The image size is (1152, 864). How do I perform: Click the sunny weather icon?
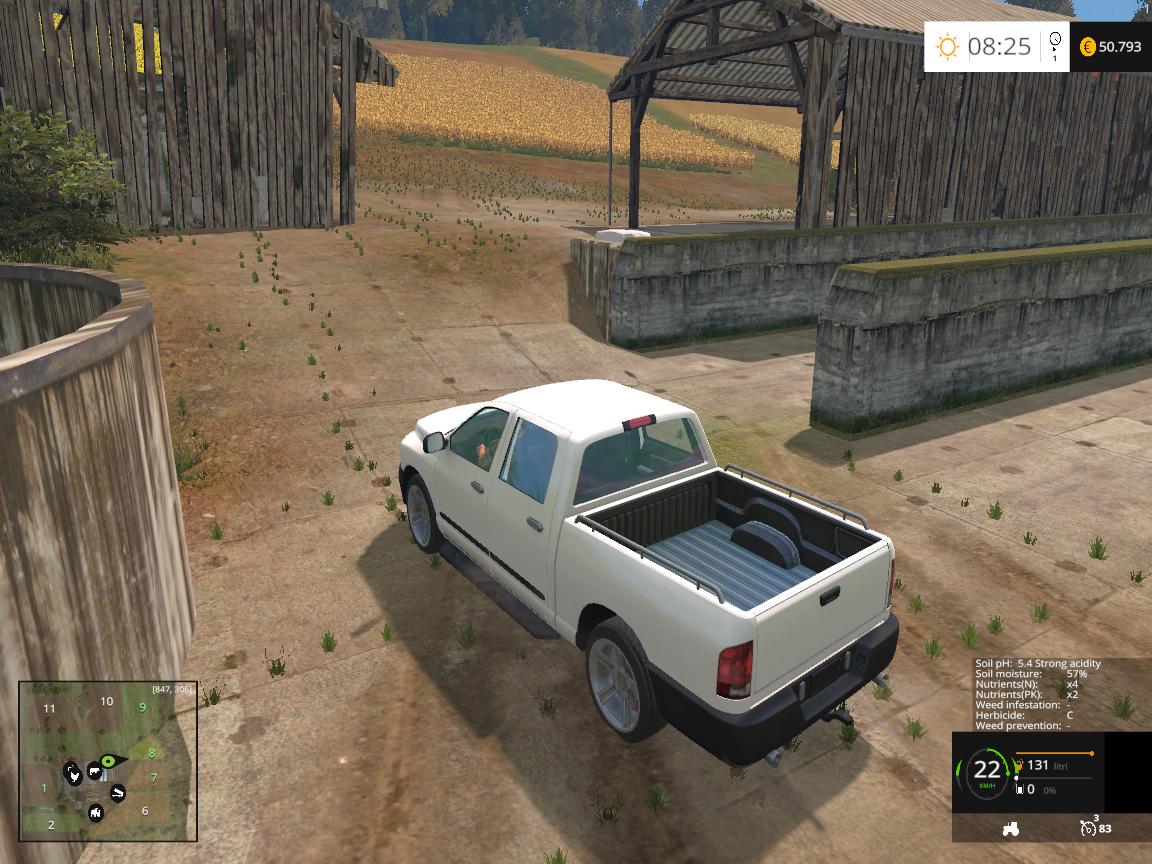tap(946, 47)
